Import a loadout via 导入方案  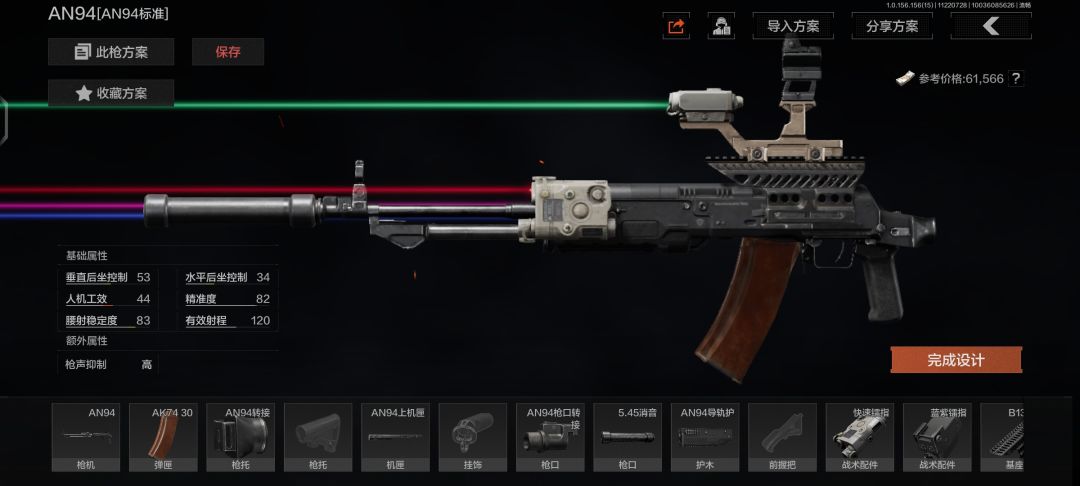(x=792, y=26)
